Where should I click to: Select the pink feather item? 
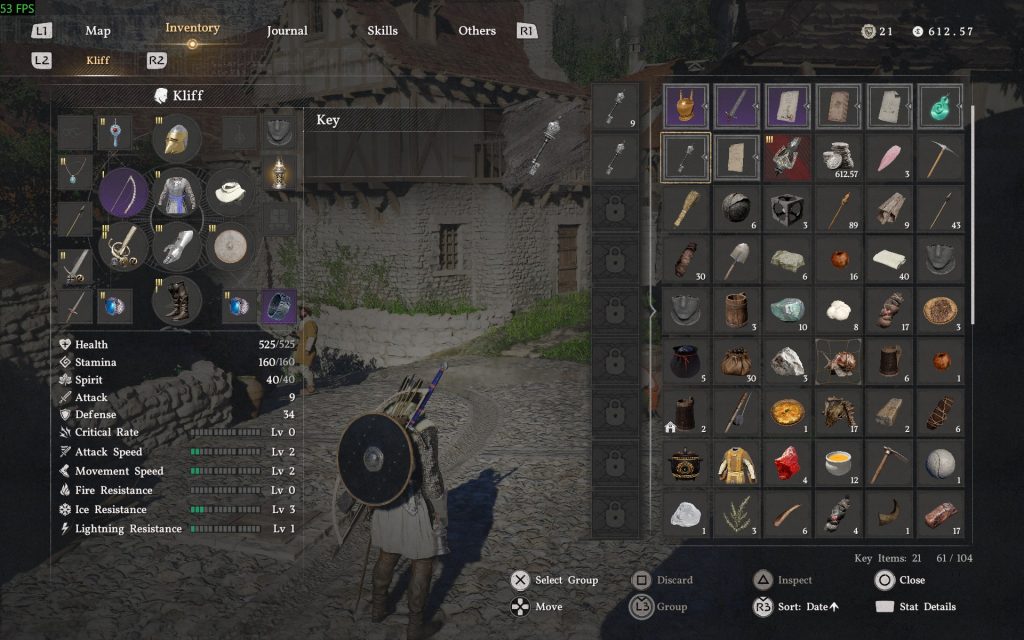(889, 156)
